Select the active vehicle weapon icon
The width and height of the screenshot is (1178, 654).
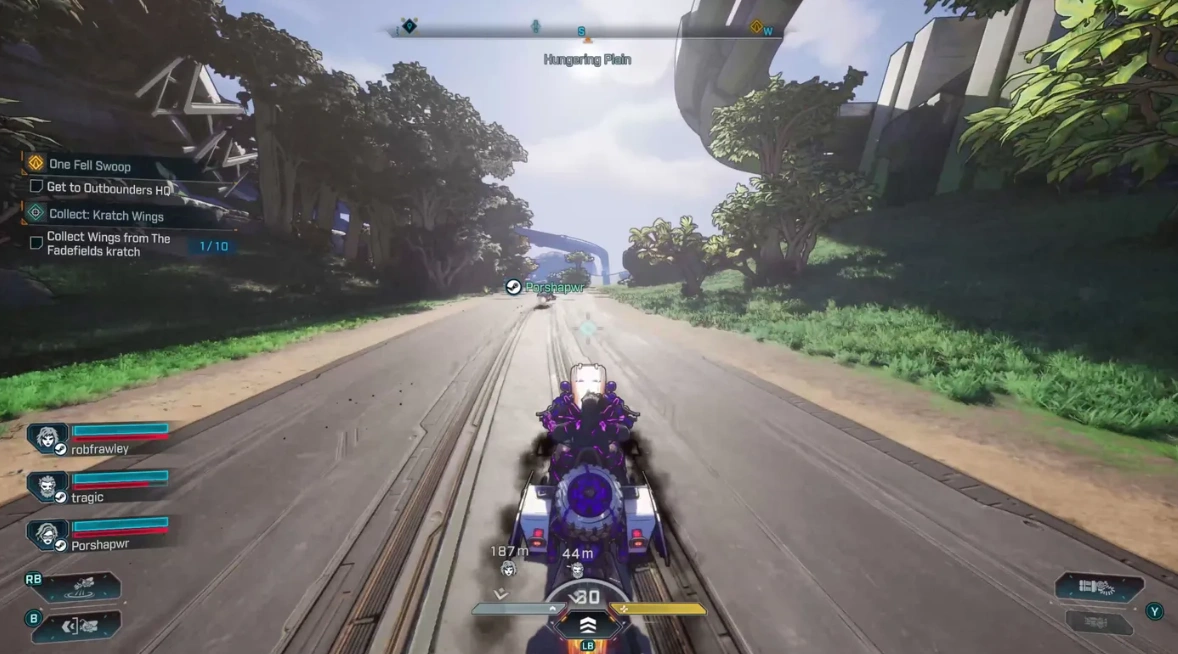(x=1098, y=587)
